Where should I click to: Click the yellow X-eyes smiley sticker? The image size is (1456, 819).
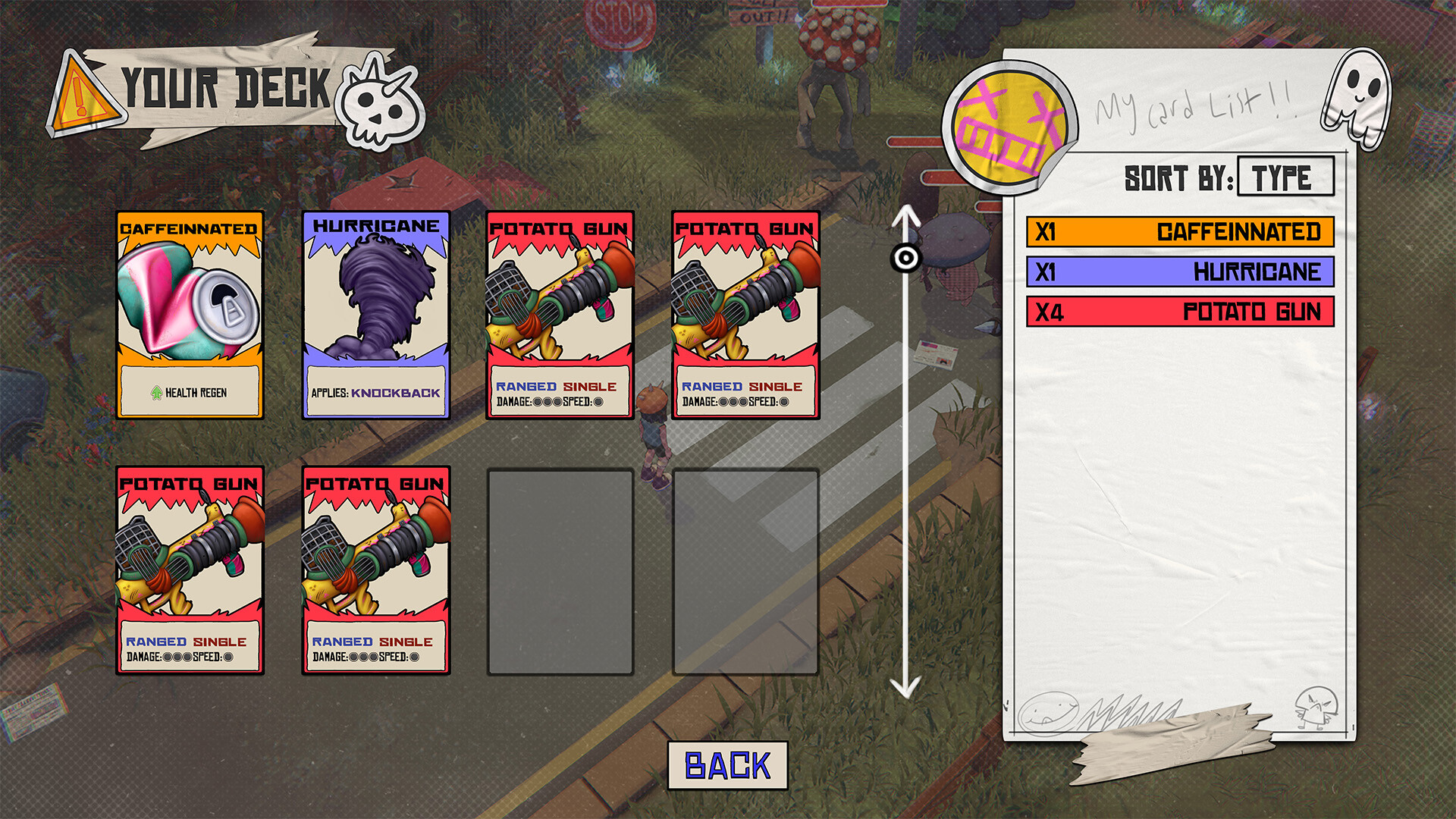tap(1009, 125)
